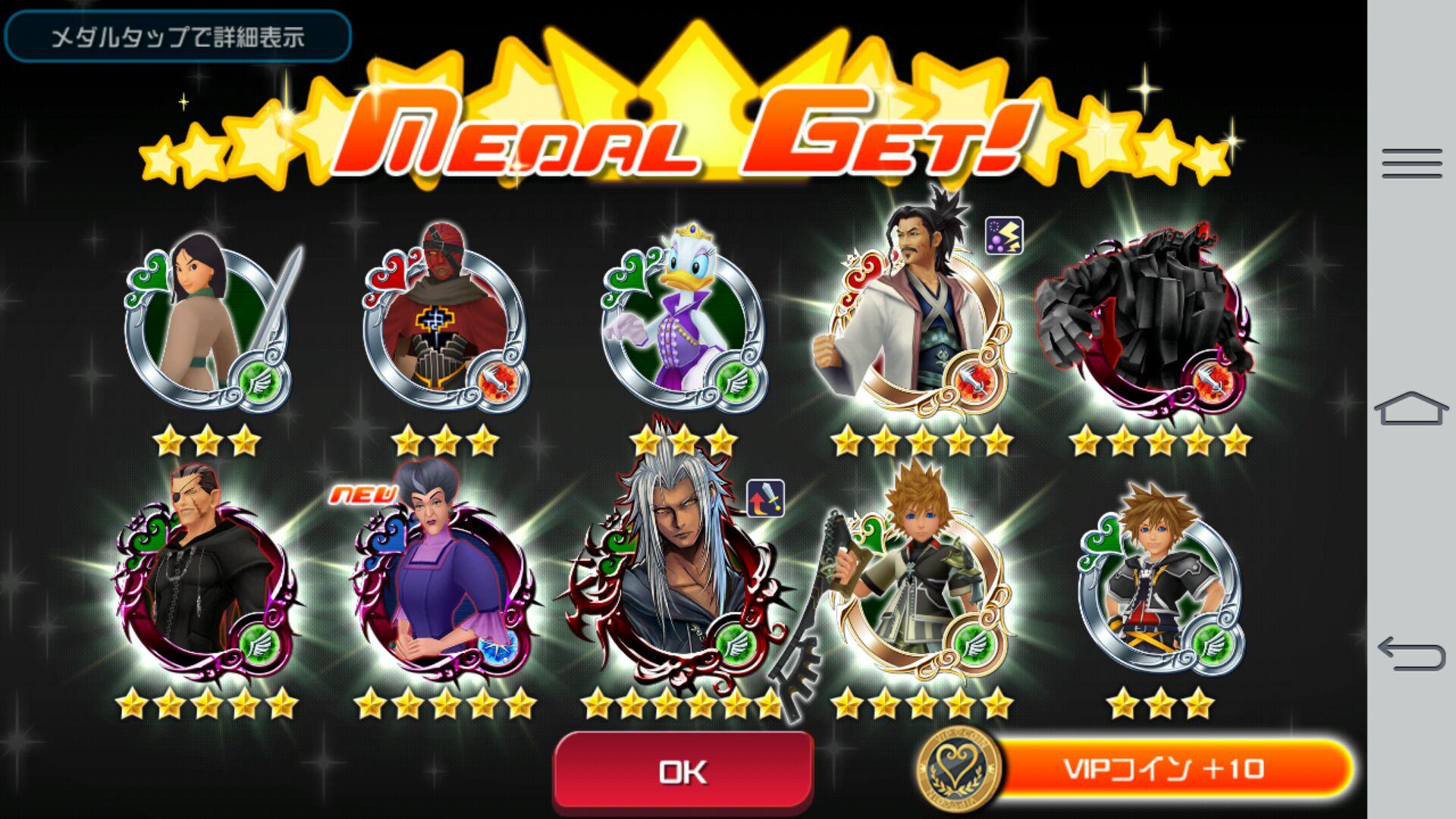Go back with the Android back arrow
Screen dimensions: 1456x819
1411,654
